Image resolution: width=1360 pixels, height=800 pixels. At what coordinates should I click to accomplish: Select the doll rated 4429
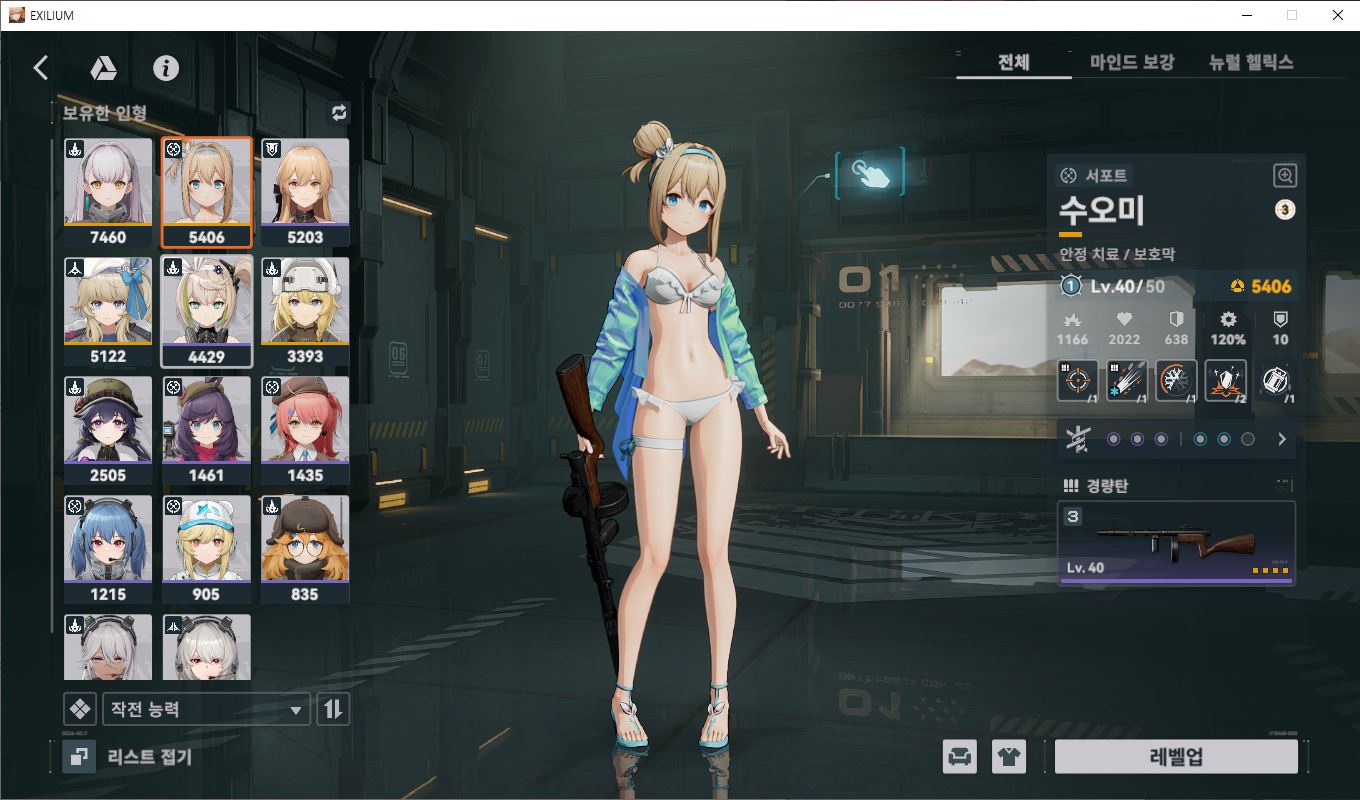207,311
